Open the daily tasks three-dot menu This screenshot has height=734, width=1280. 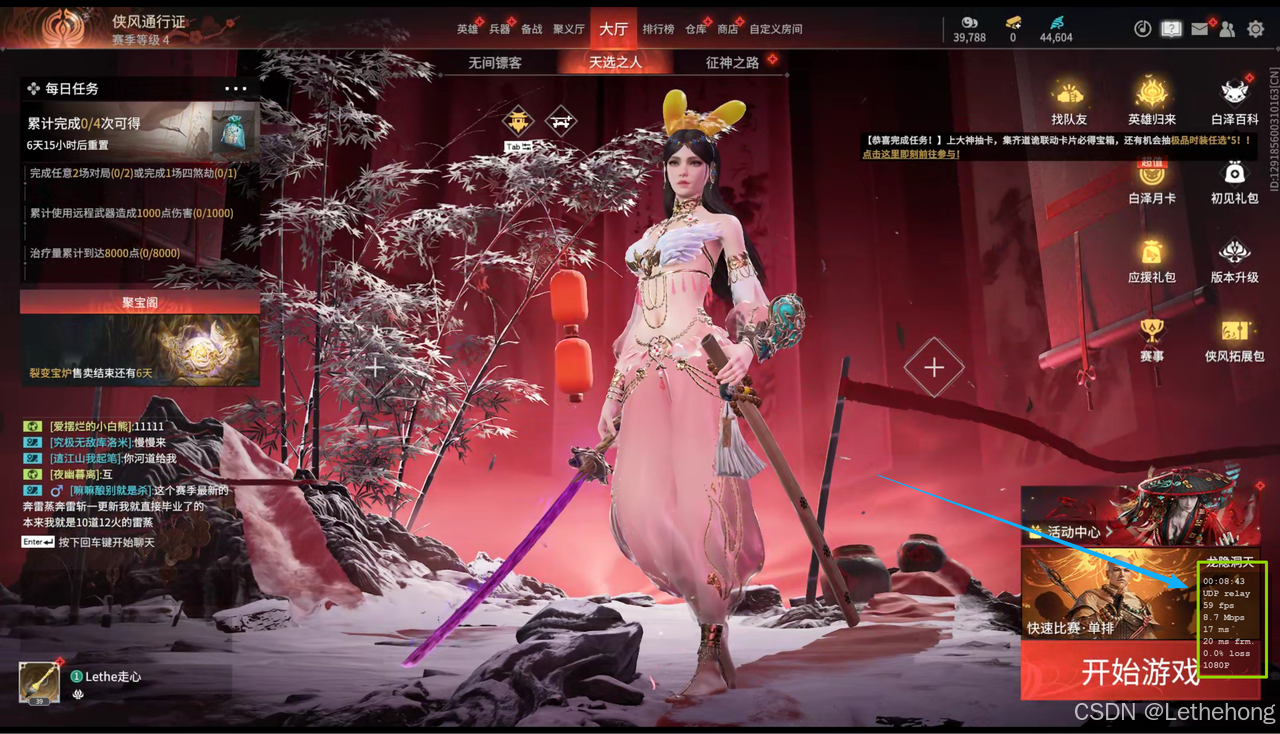coord(235,89)
